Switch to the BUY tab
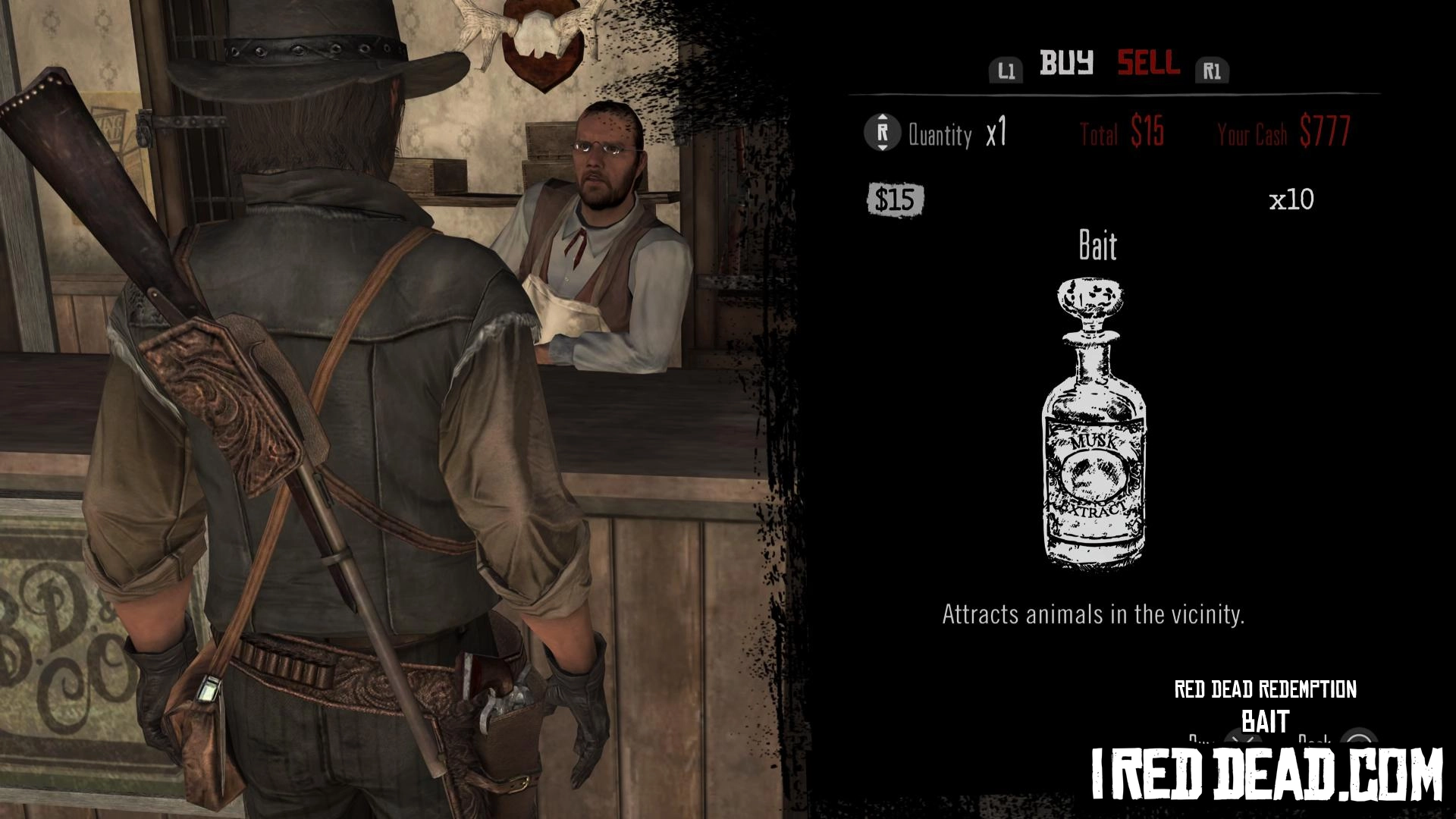Screen dimensions: 1456x819 click(x=1066, y=64)
